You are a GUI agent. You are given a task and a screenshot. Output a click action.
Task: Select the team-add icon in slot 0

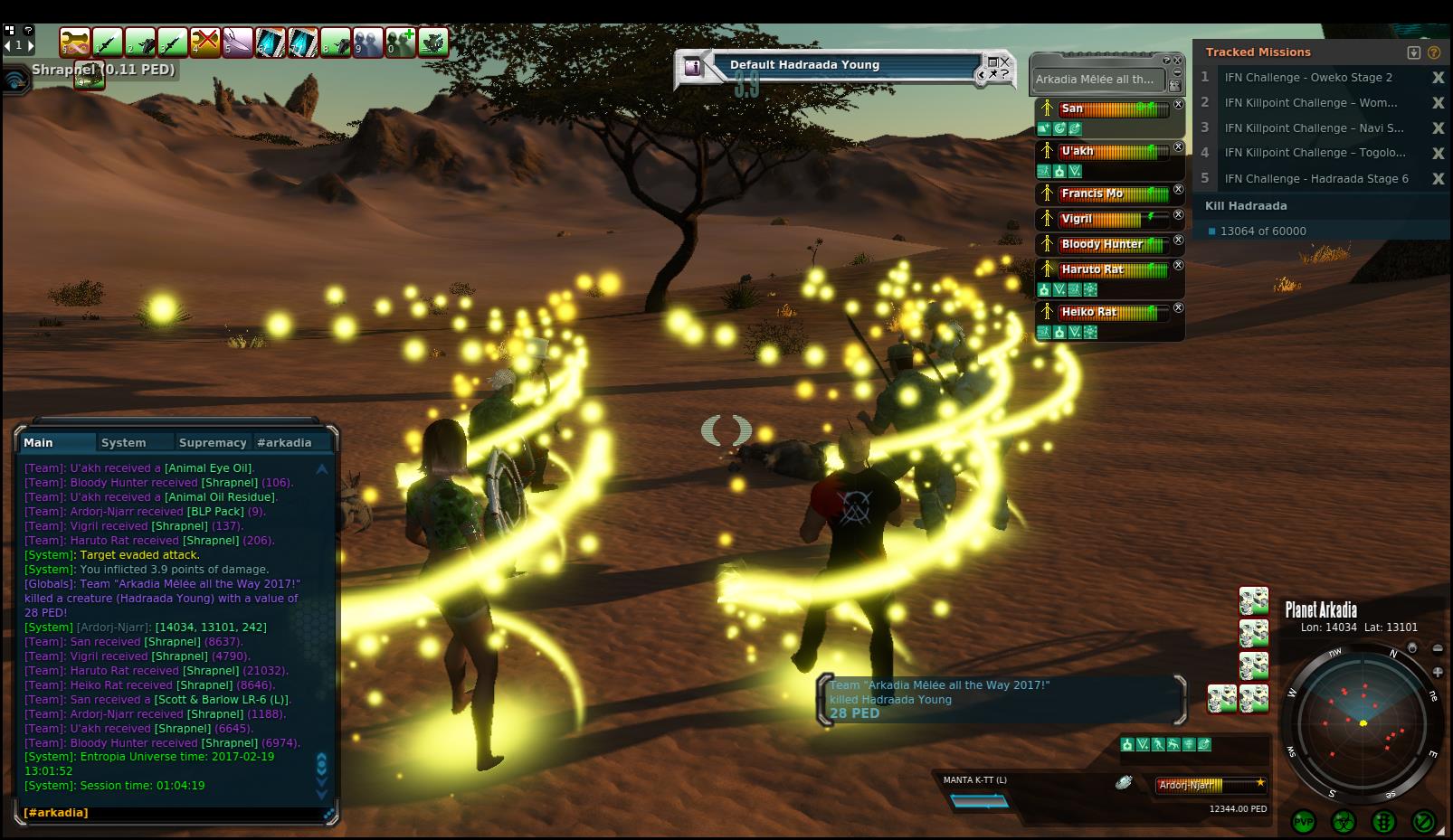tap(400, 42)
